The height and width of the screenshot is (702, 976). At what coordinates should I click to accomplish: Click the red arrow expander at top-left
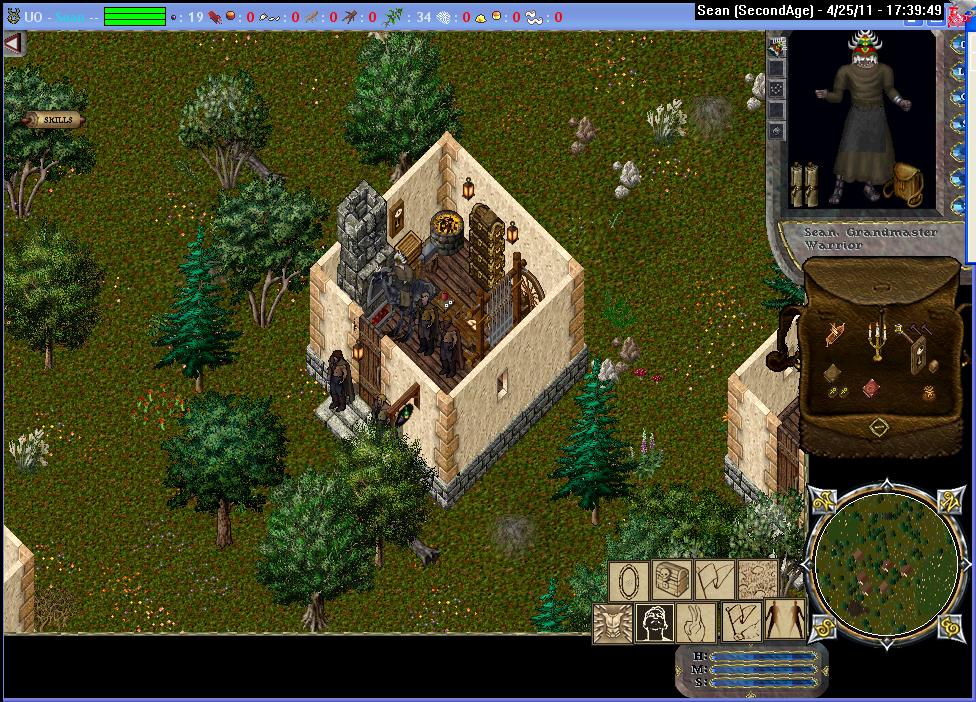click(13, 44)
